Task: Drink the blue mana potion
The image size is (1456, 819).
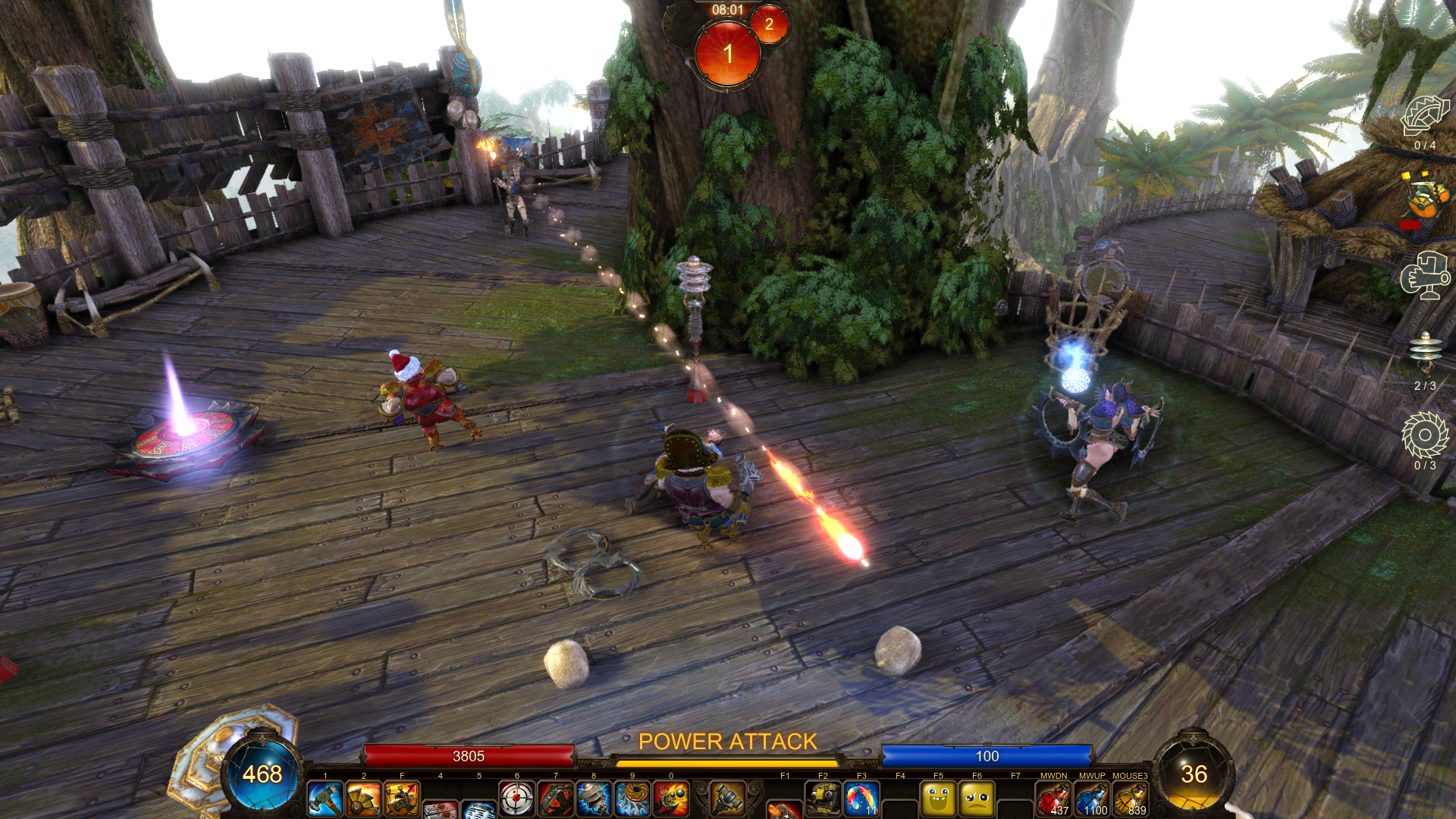Action: pos(1092,799)
